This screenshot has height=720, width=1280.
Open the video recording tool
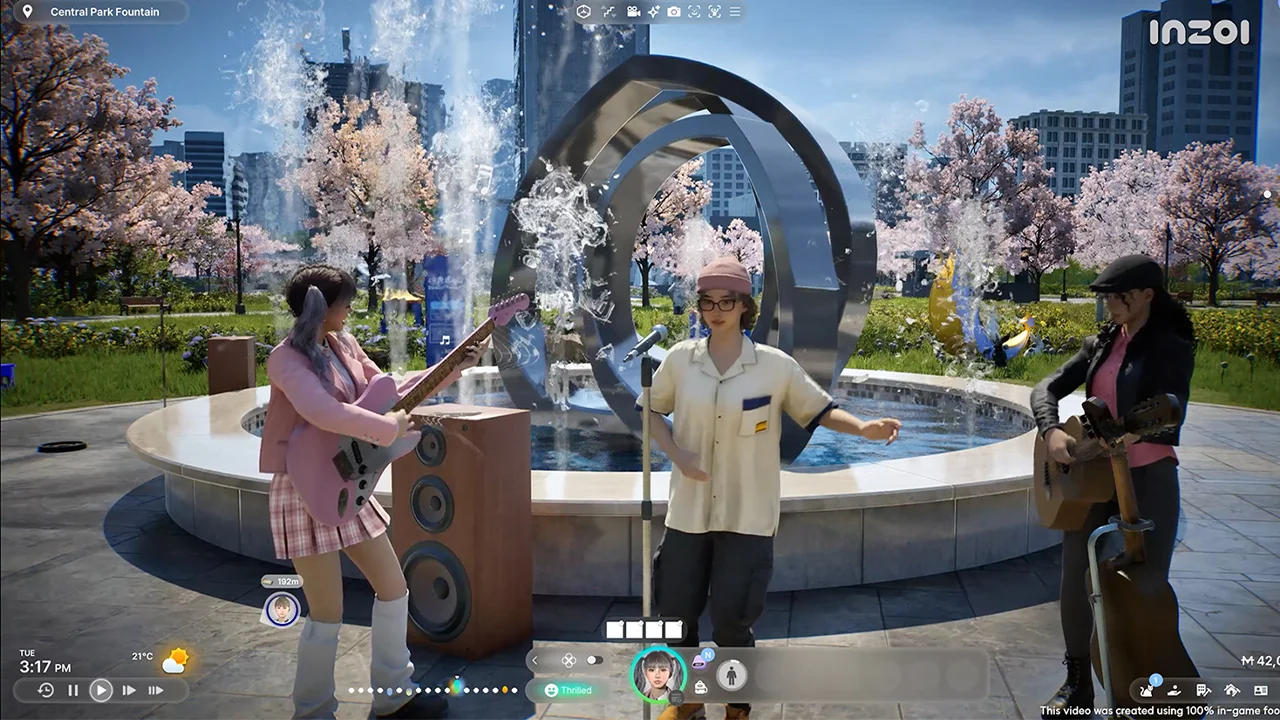[633, 11]
